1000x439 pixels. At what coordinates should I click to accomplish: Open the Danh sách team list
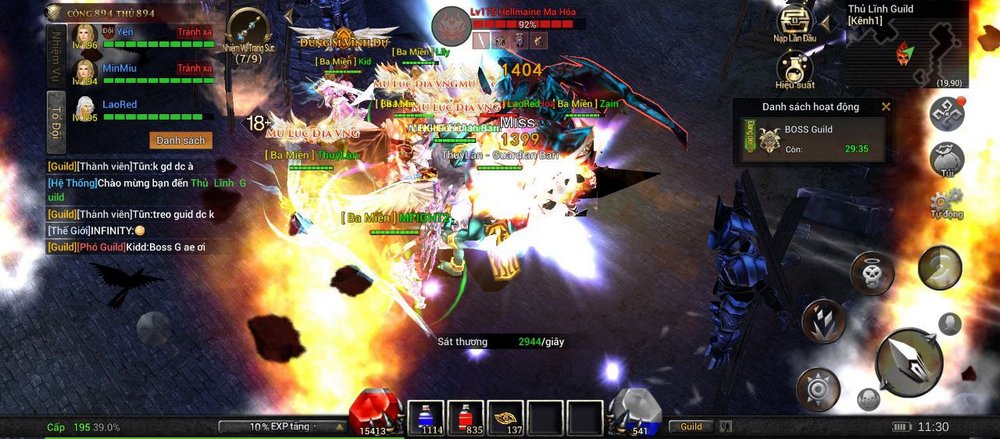point(181,141)
